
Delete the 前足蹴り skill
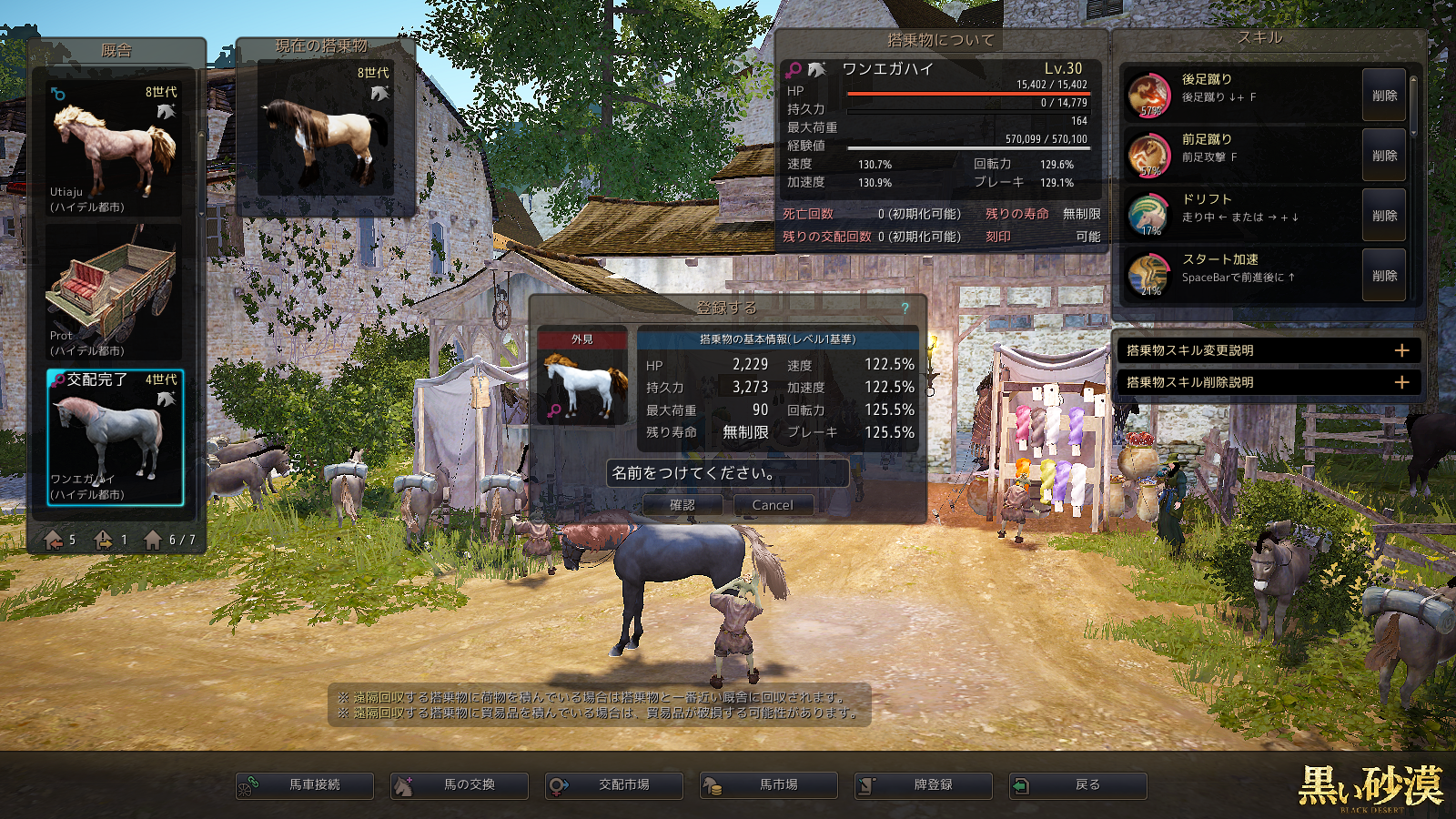click(x=1384, y=156)
